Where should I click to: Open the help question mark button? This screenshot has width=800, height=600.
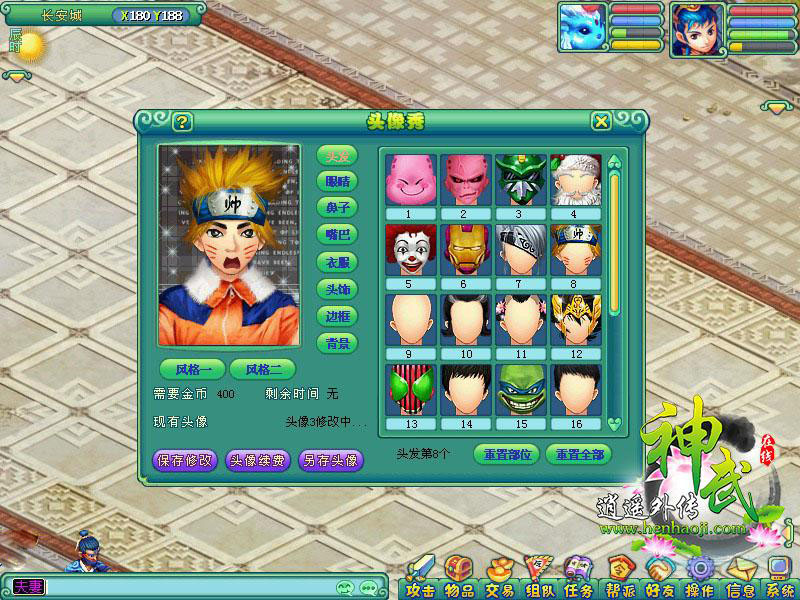pyautogui.click(x=182, y=122)
